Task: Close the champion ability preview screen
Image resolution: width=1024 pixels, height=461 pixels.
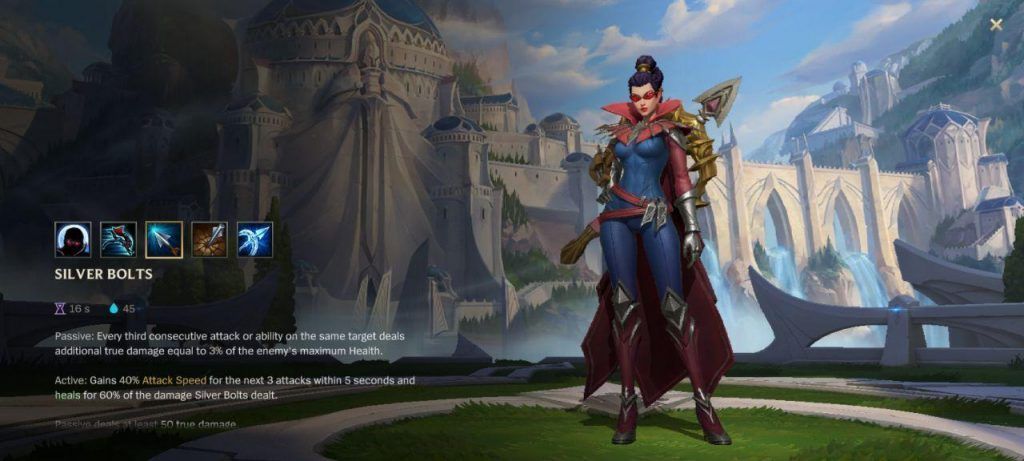Action: click(996, 25)
